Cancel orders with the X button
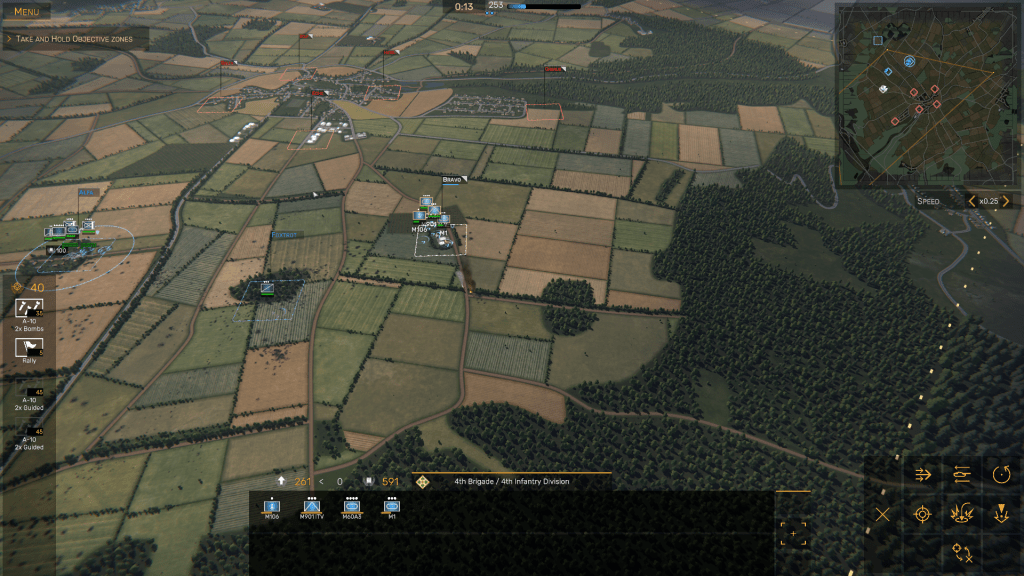 882,515
